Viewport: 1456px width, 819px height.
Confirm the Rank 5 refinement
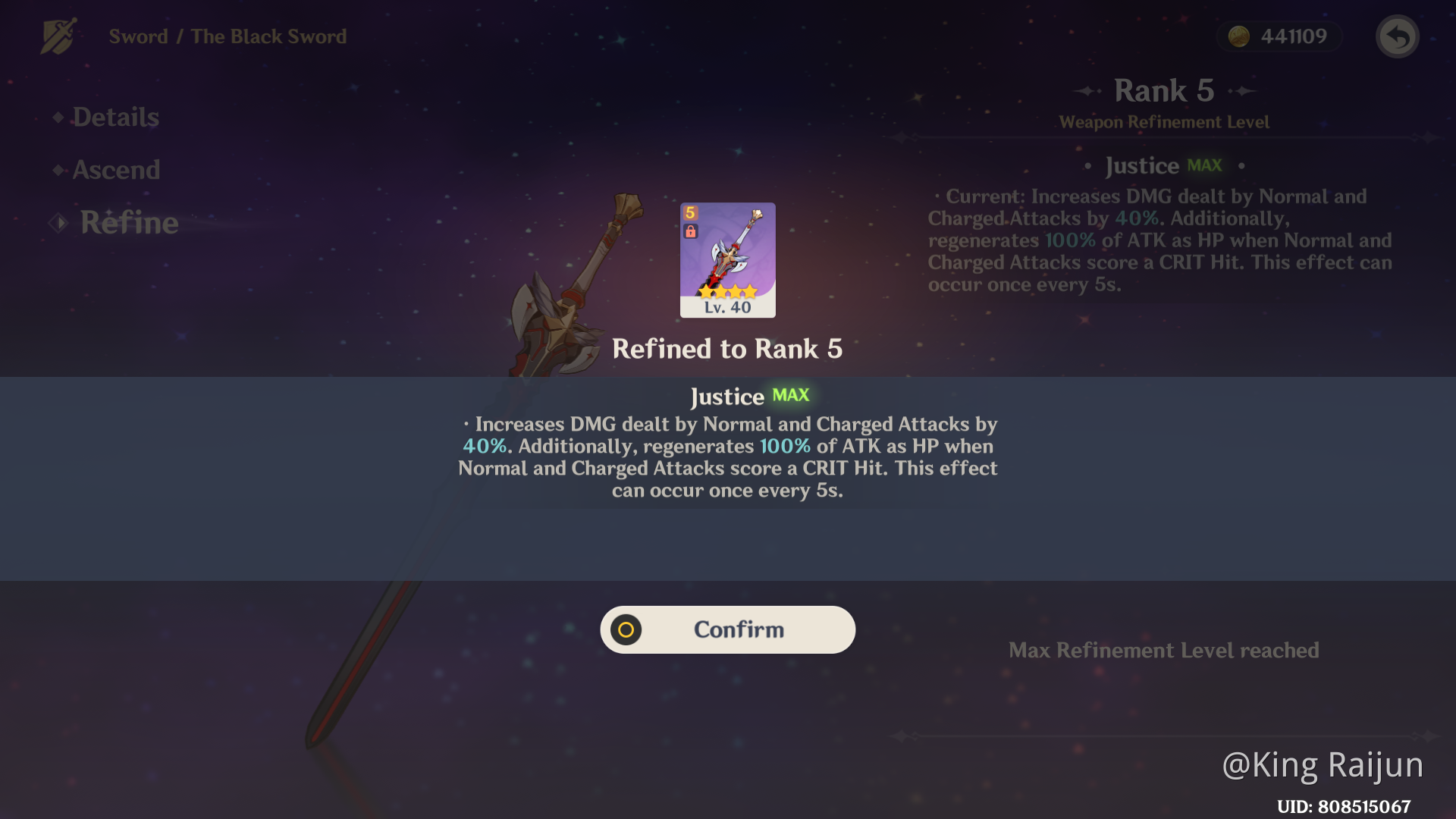click(727, 629)
